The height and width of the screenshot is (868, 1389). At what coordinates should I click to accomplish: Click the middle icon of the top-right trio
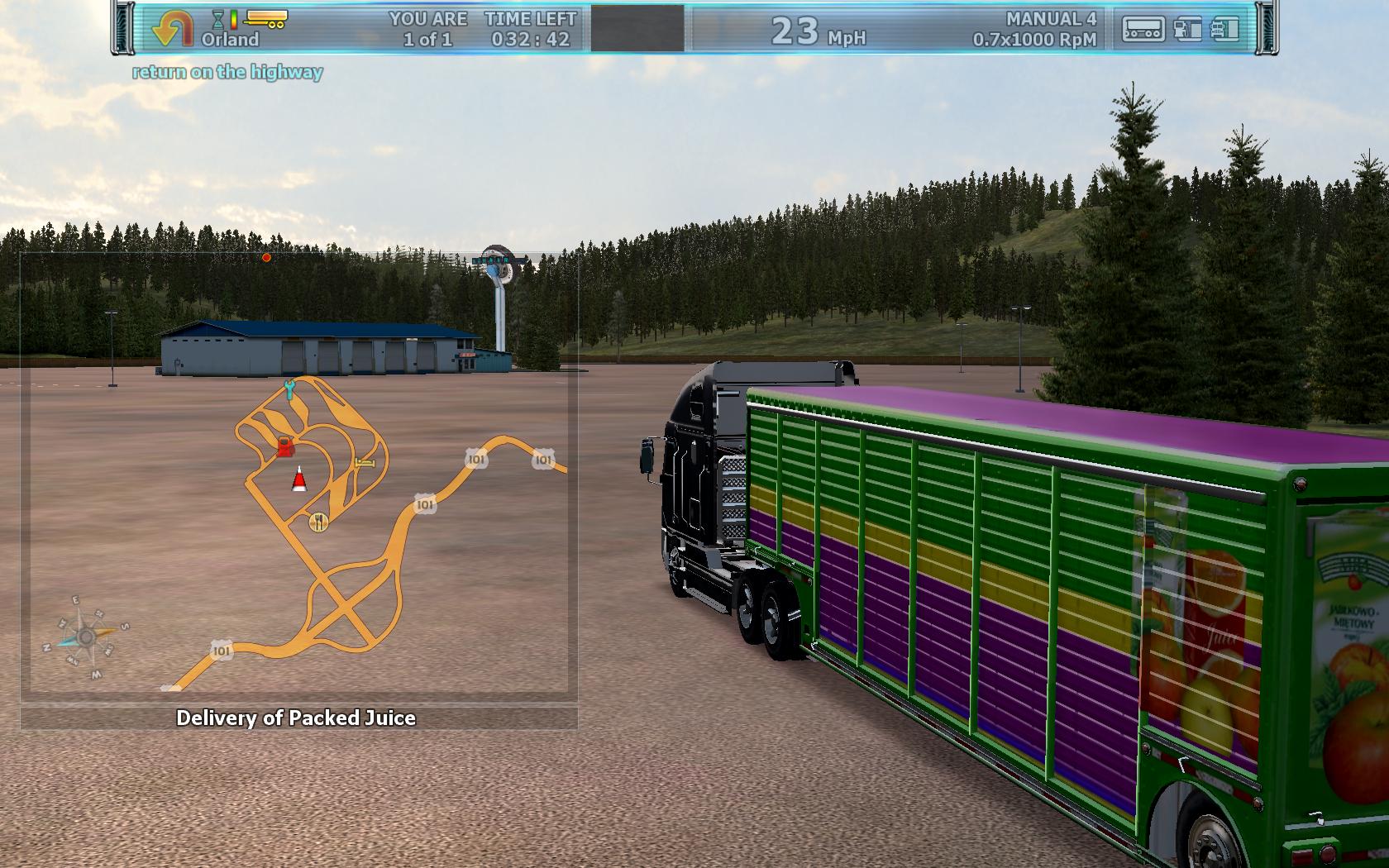point(1186,29)
